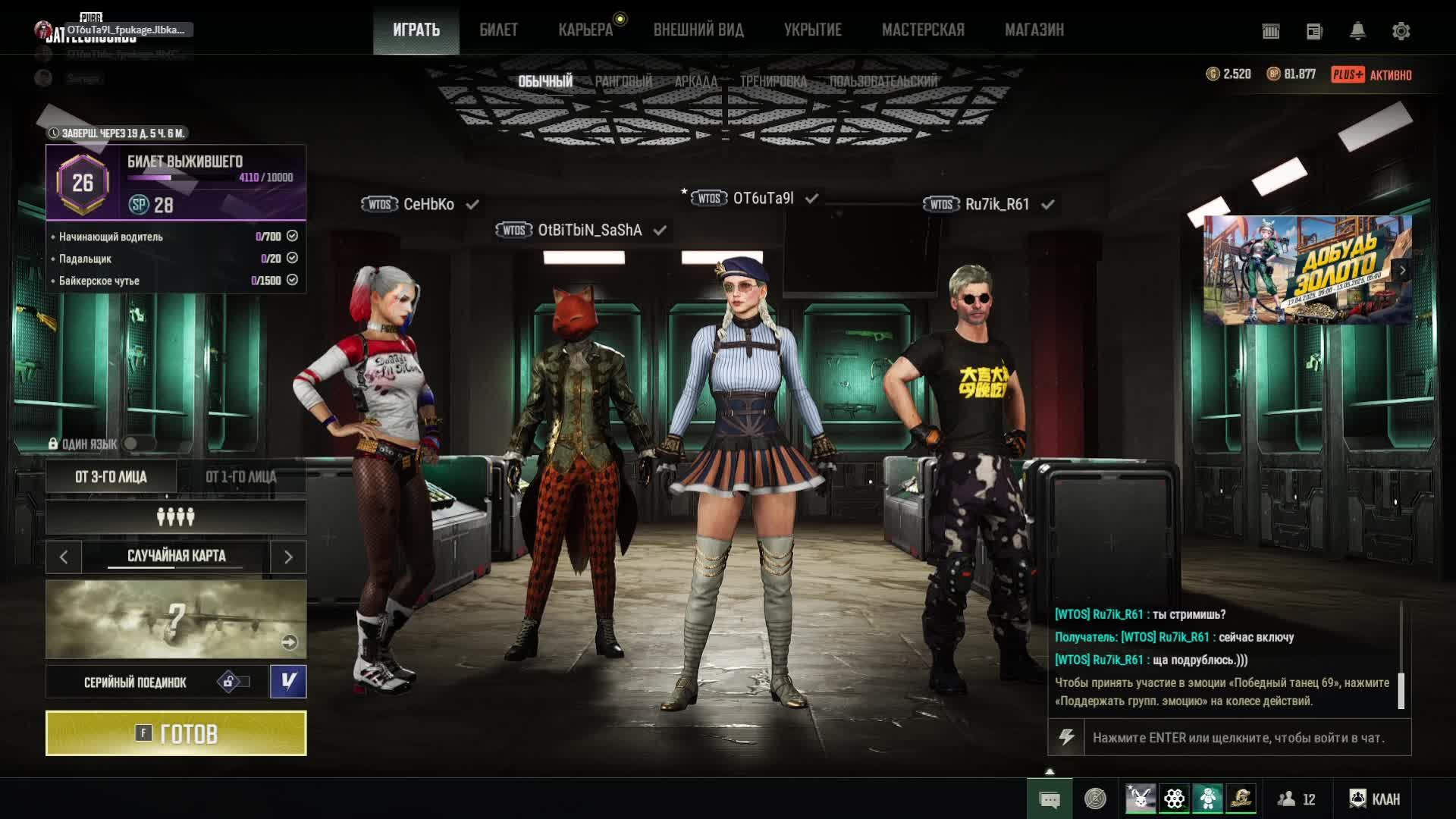Switch perspective to ОТ 1-ГО ЛИЦА
1456x819 pixels.
tap(241, 477)
